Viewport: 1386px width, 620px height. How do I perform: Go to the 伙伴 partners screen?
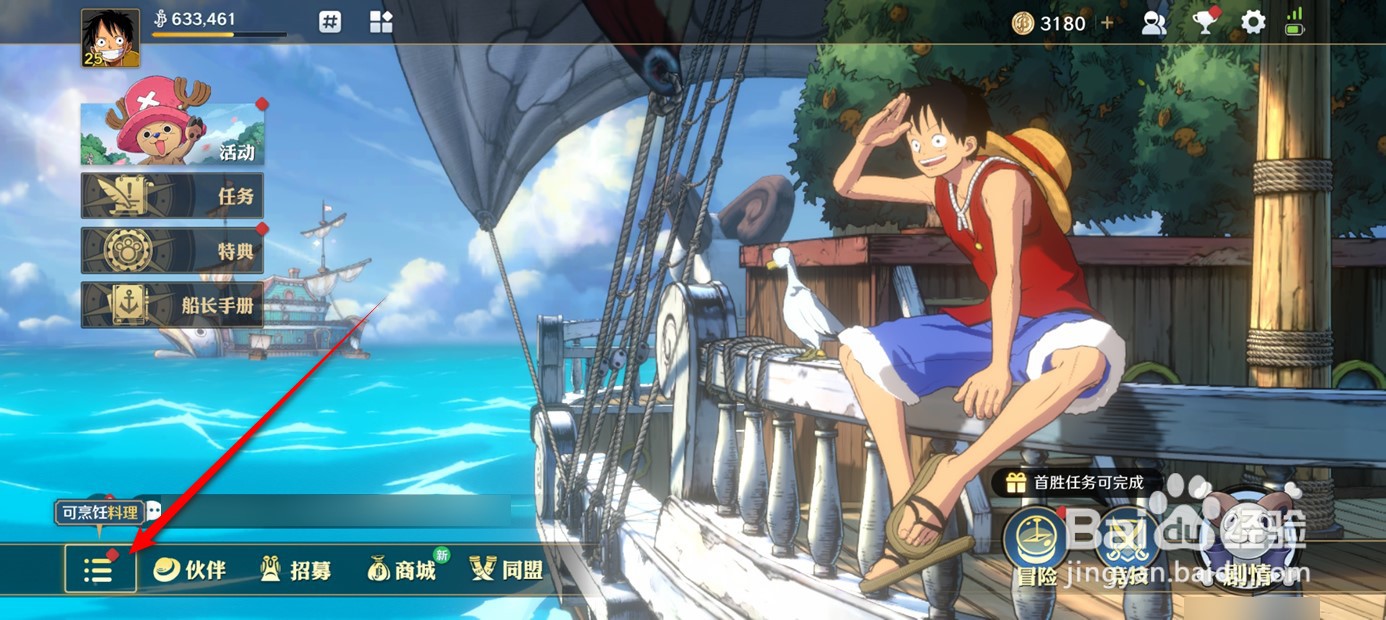coord(190,570)
